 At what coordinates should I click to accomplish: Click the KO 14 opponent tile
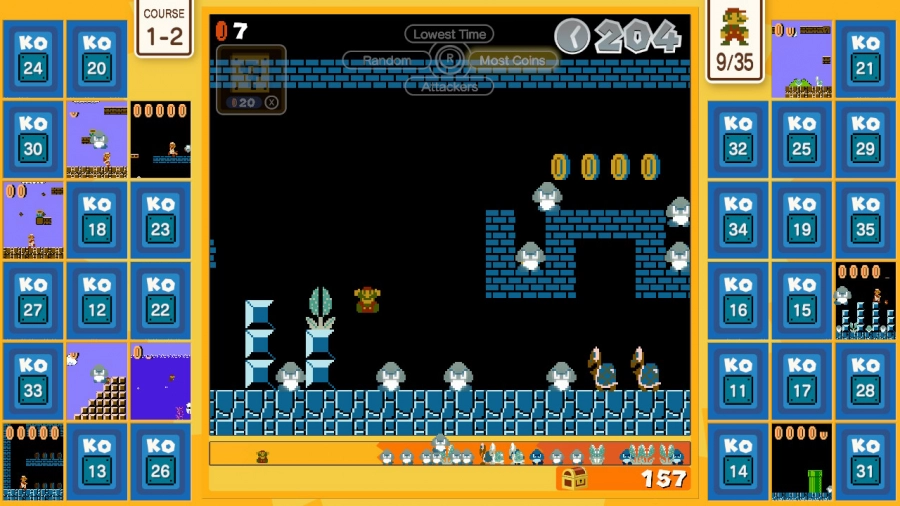click(x=738, y=462)
